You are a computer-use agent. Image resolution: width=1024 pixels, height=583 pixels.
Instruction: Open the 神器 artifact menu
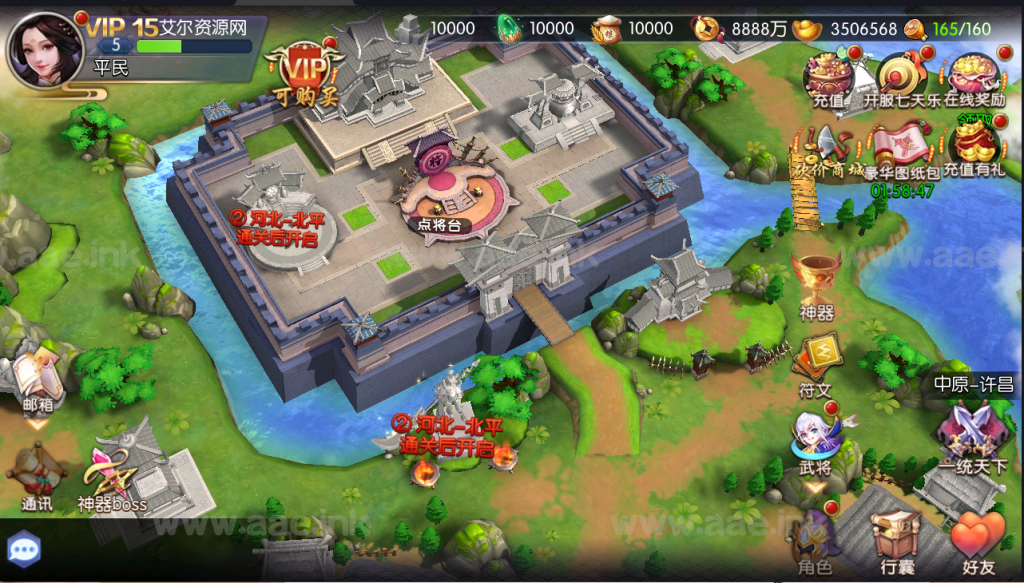click(x=816, y=282)
